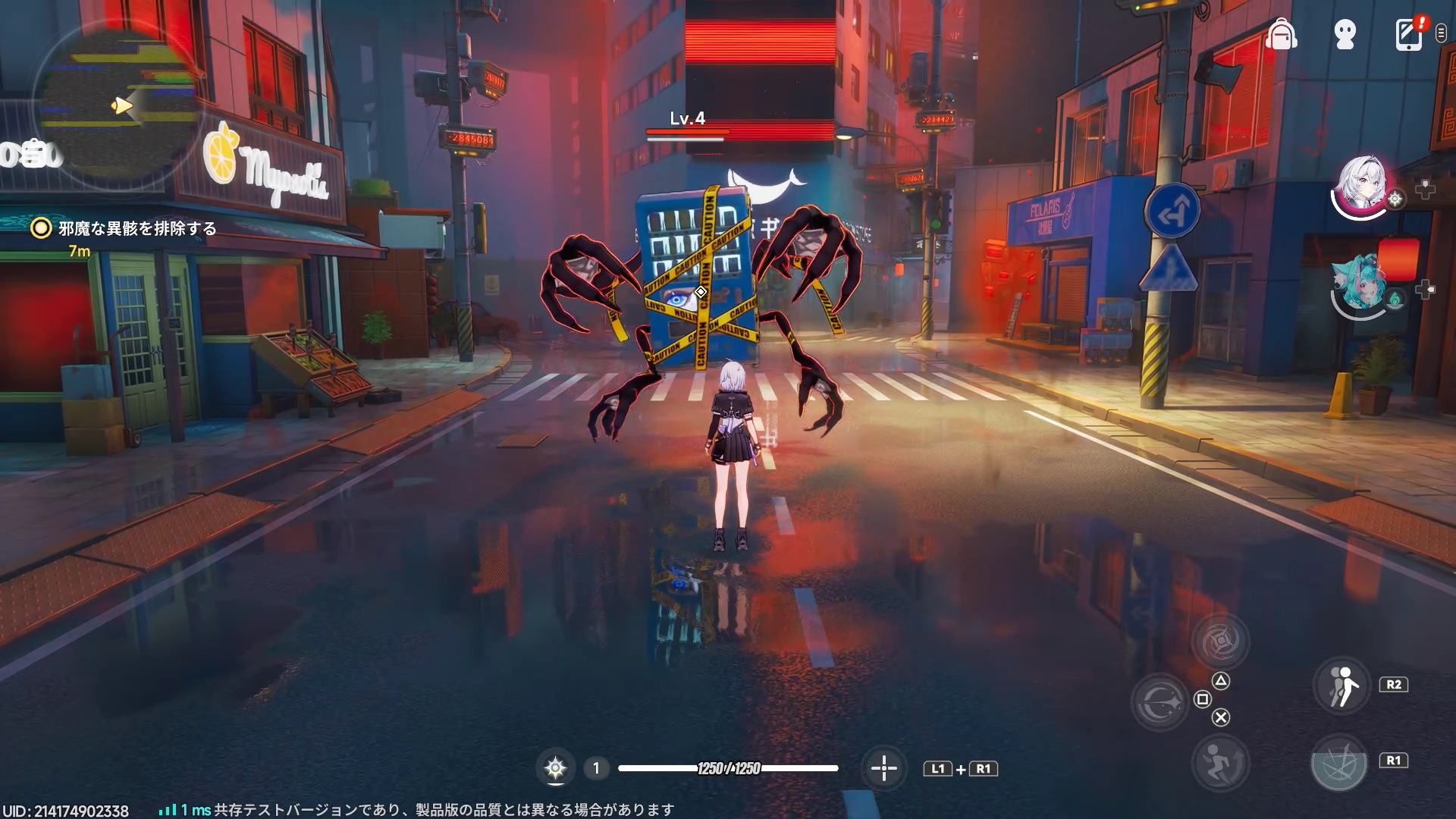Image resolution: width=1456 pixels, height=819 pixels.
Task: Activate the crescent slash attack button
Action: pos(1160,701)
